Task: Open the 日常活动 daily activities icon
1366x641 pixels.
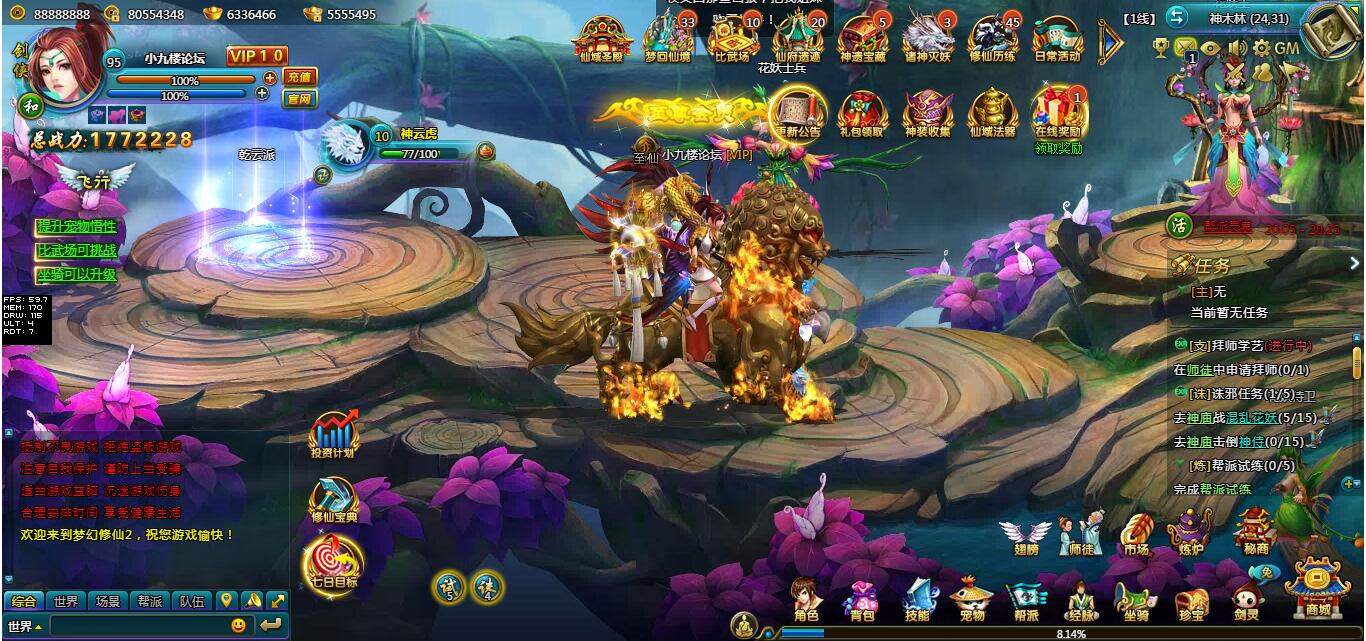Action: tap(1058, 40)
